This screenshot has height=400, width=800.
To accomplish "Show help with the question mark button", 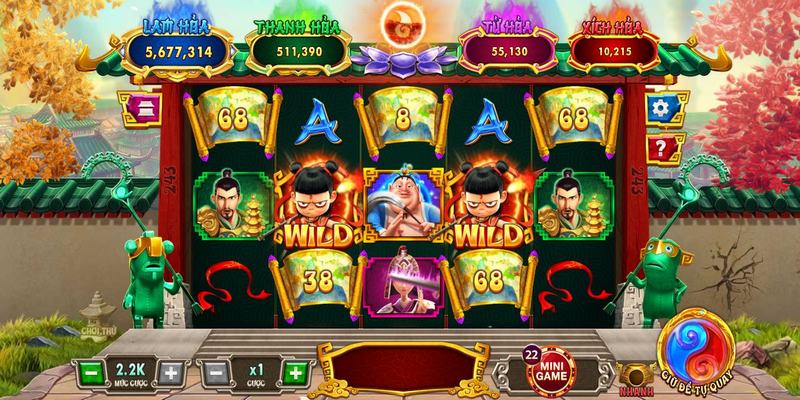I will tap(659, 149).
